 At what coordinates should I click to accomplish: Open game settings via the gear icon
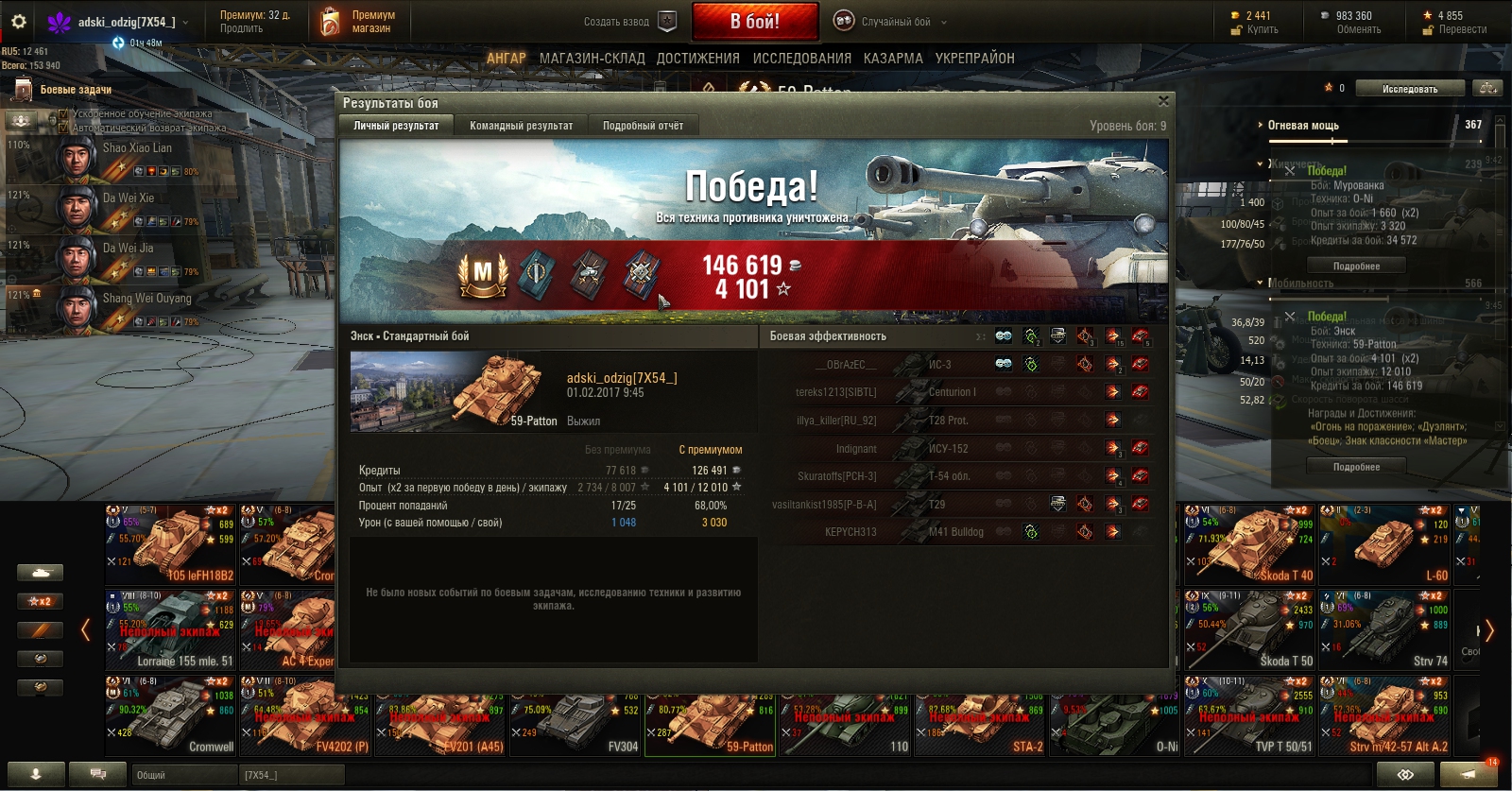point(19,22)
